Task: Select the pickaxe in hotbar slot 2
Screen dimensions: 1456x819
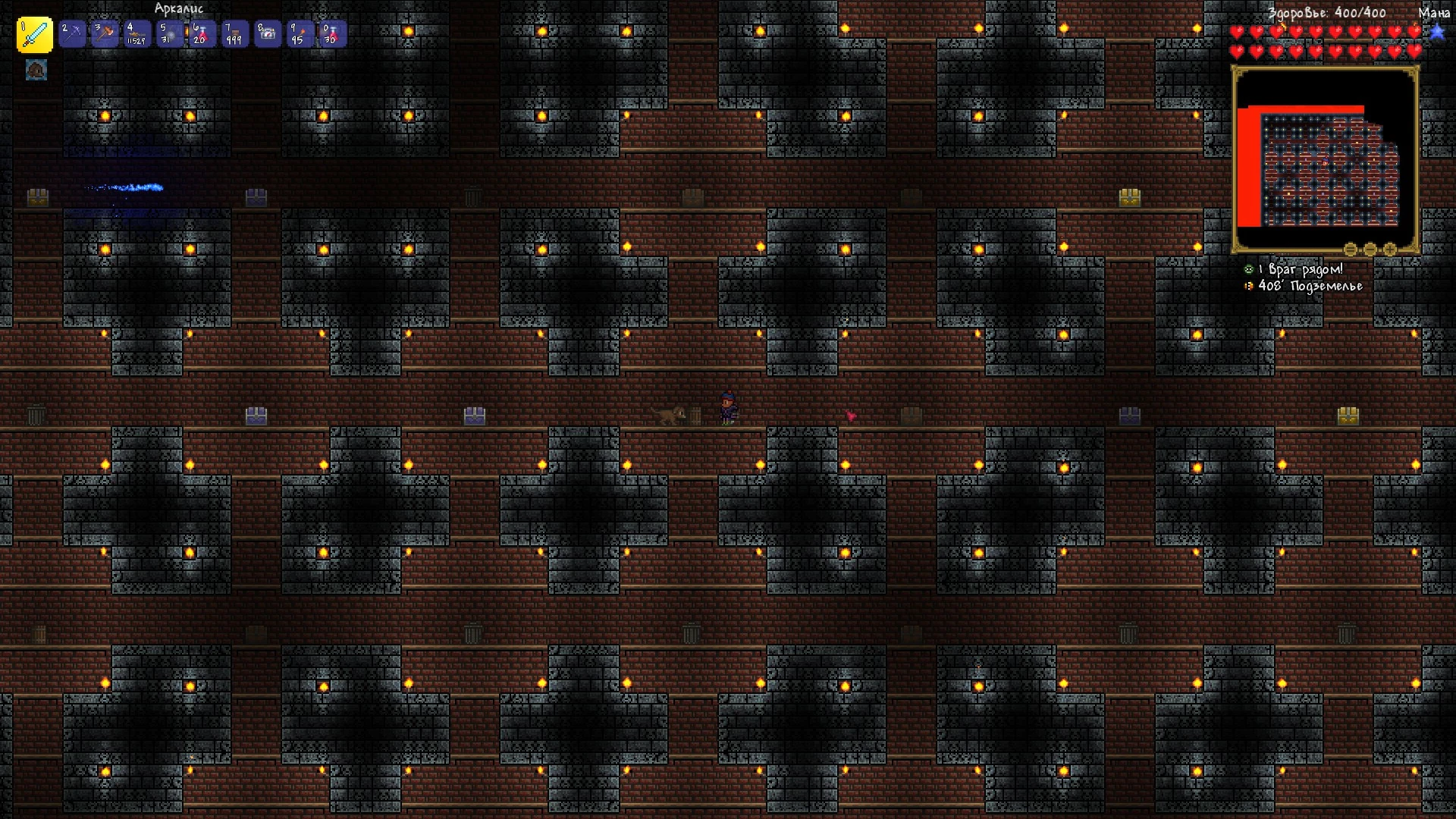Action: [72, 33]
